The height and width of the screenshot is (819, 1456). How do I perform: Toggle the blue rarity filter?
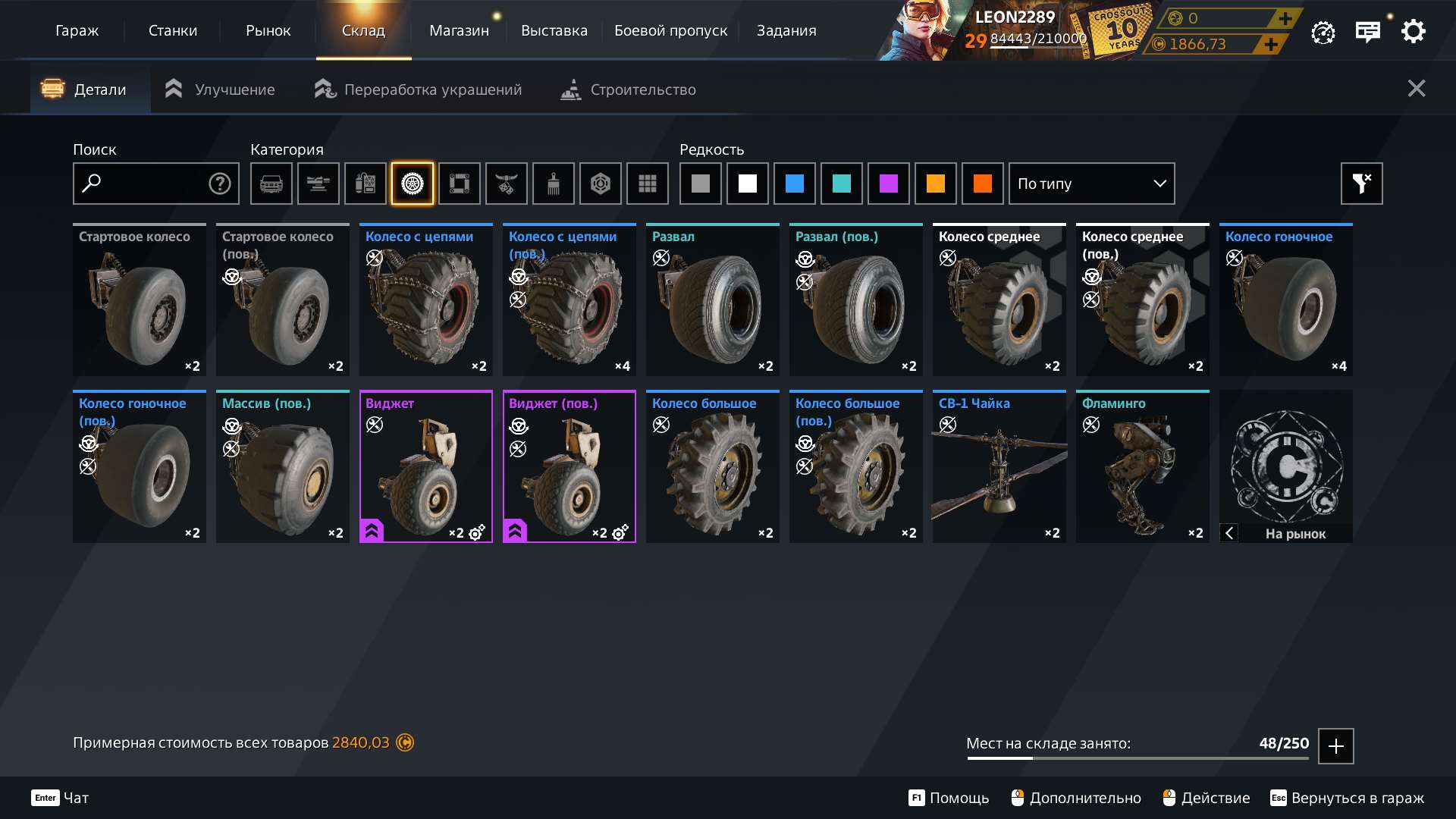pyautogui.click(x=795, y=184)
